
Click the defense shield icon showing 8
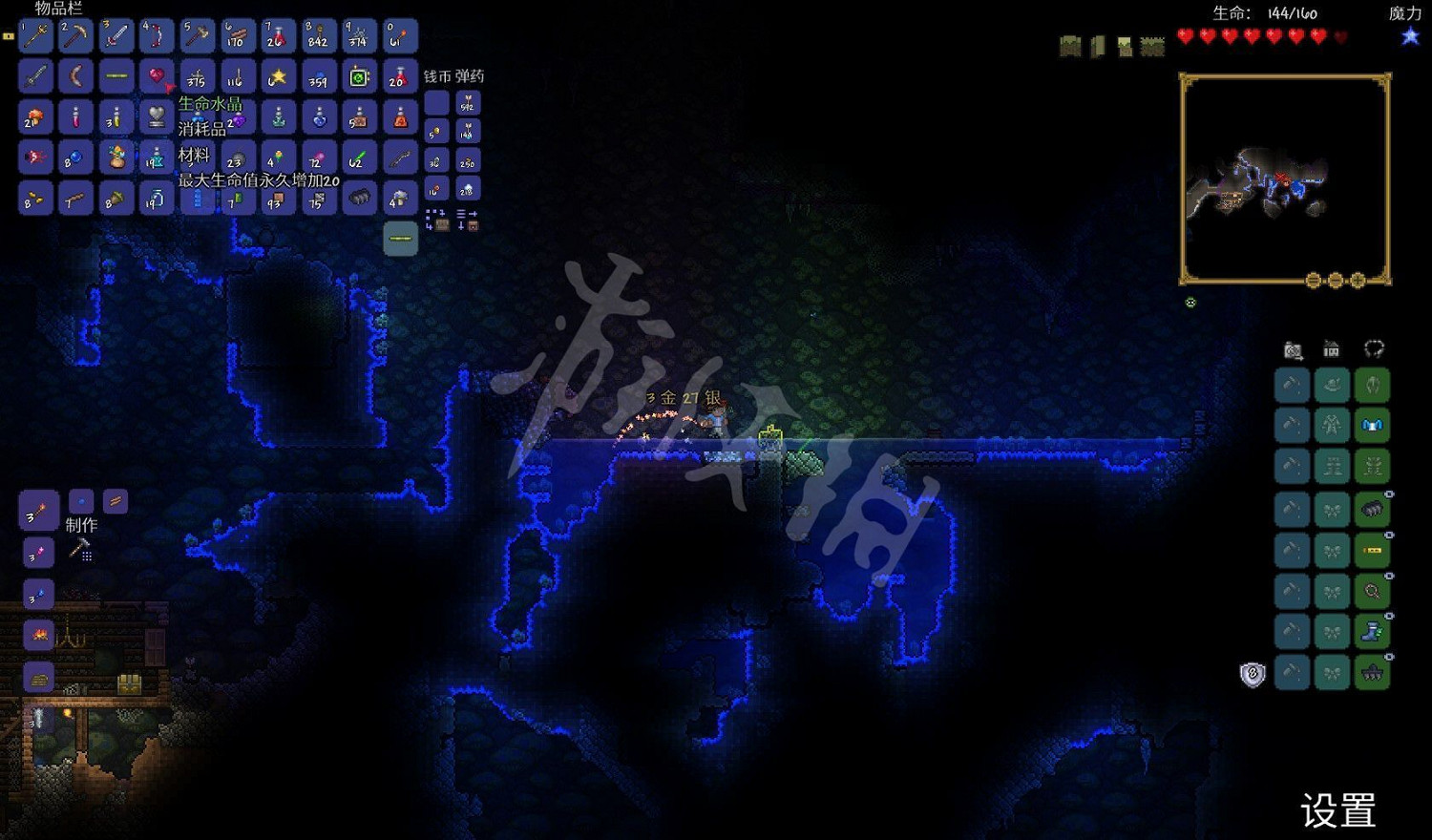click(1252, 676)
